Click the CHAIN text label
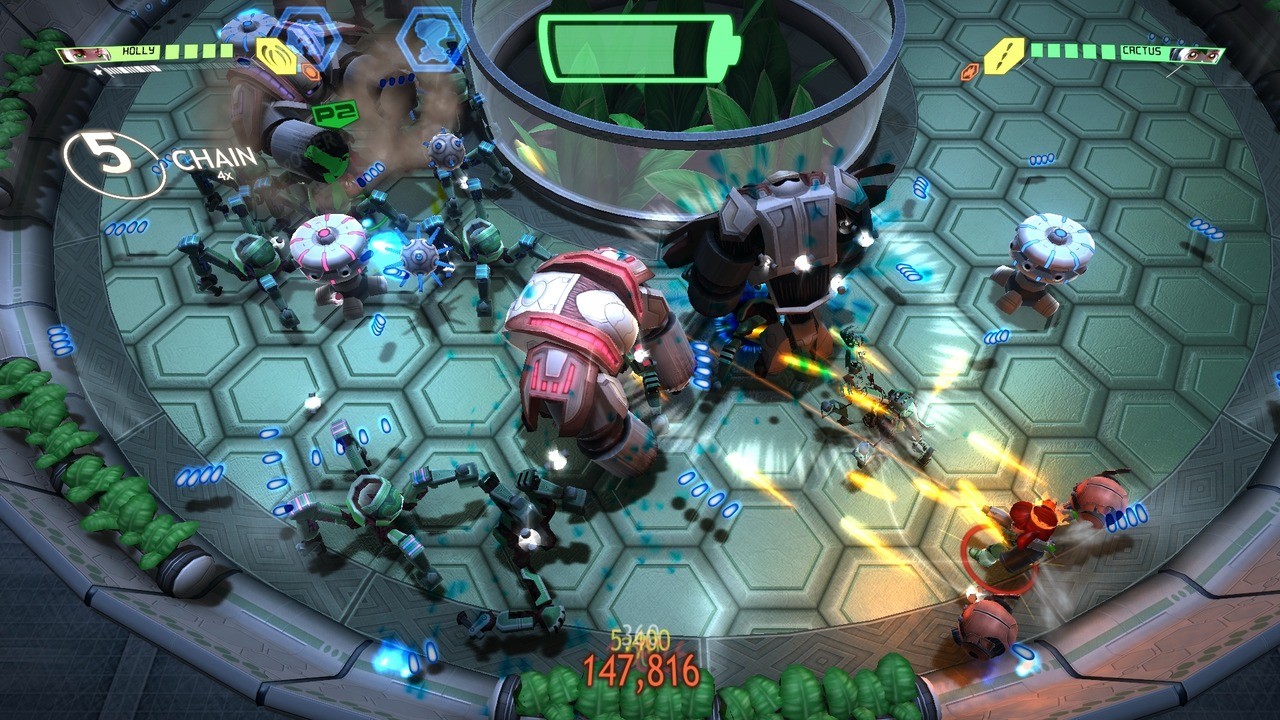This screenshot has width=1280, height=720. [x=213, y=158]
